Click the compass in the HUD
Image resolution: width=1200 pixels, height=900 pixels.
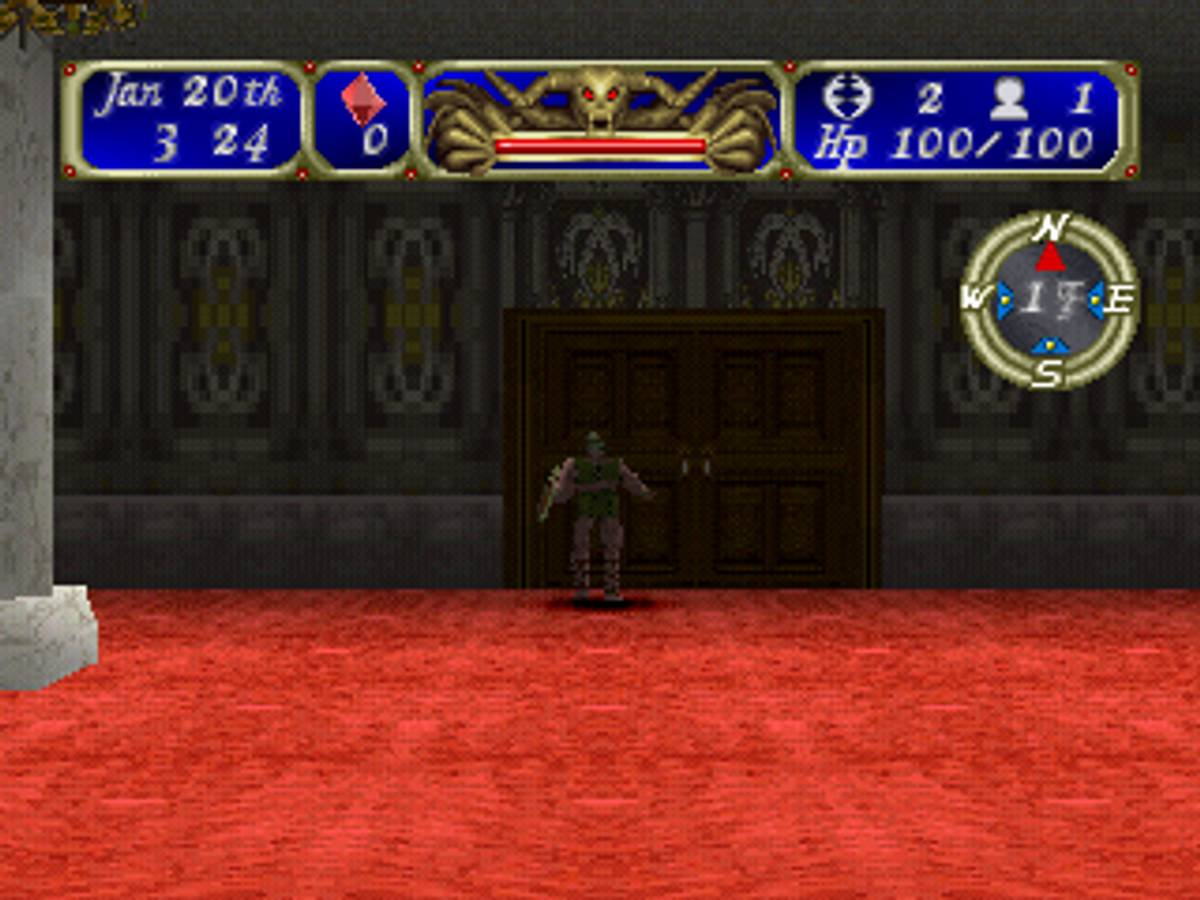[x=1049, y=300]
